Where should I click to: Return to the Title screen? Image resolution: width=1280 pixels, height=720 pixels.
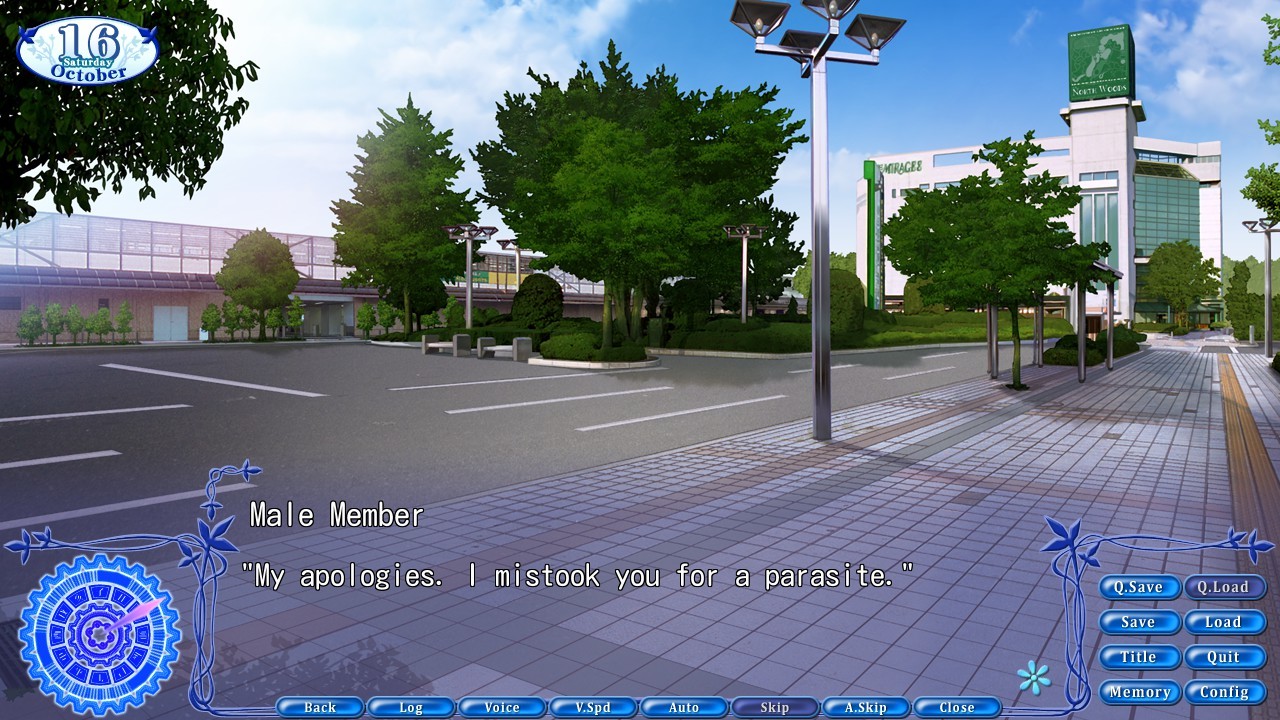coord(1139,657)
